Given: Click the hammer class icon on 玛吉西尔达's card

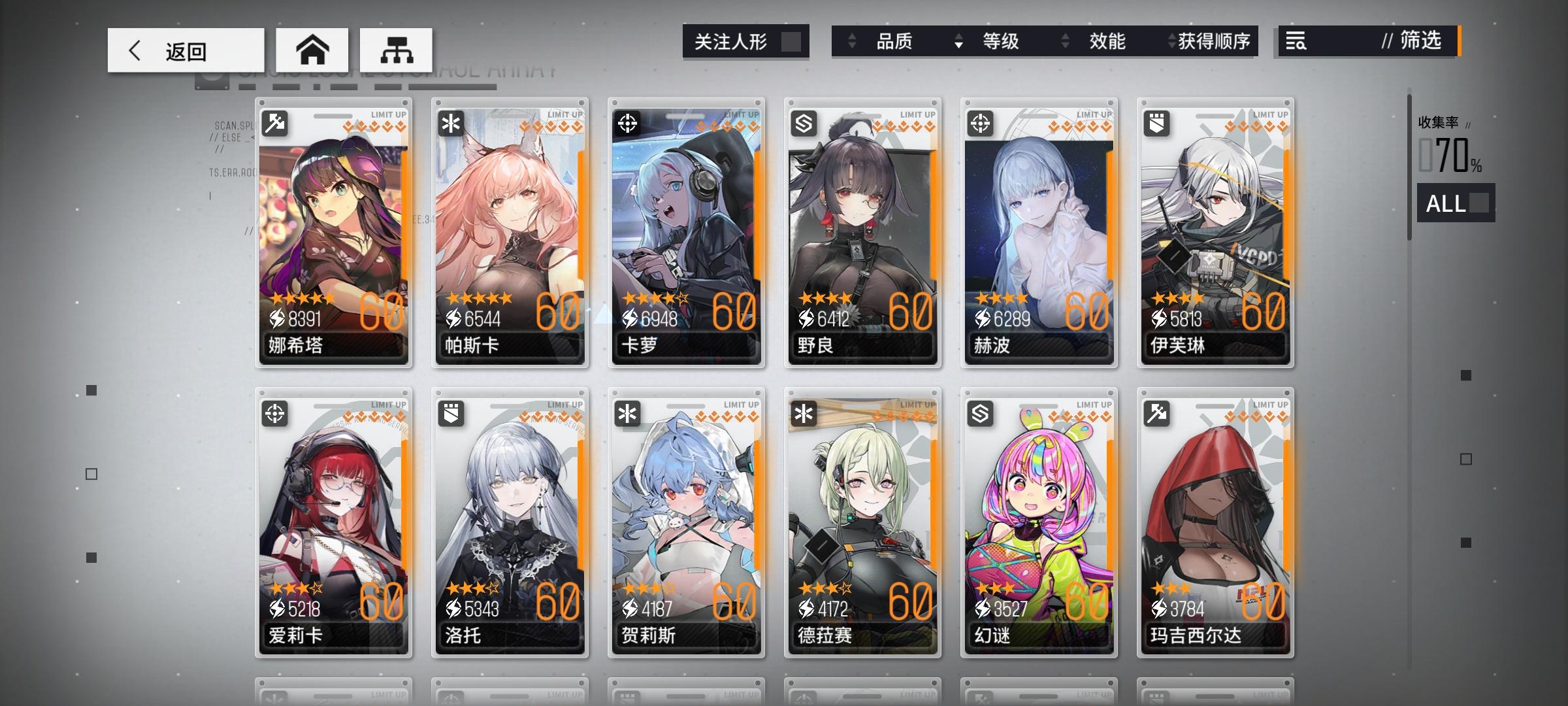Looking at the screenshot, I should point(1155,414).
